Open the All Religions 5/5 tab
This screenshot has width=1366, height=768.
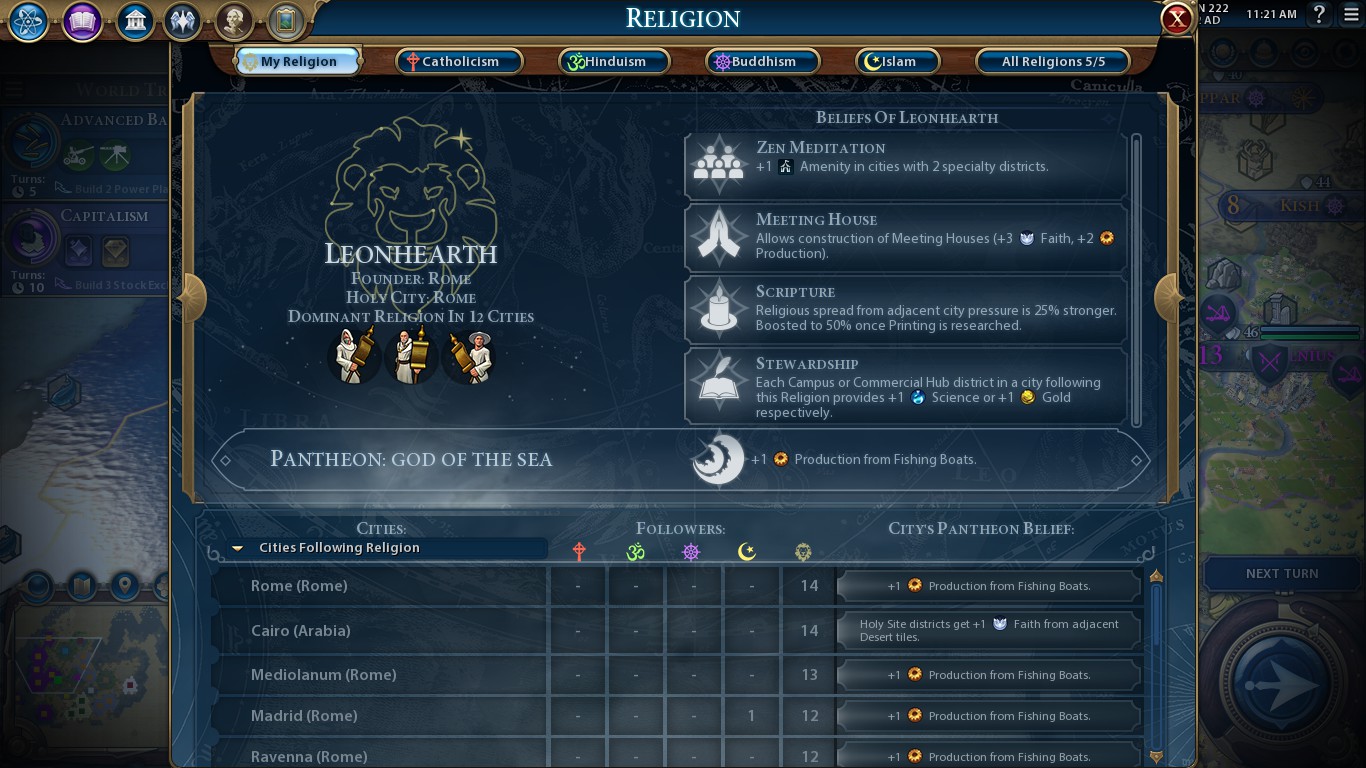point(1053,62)
